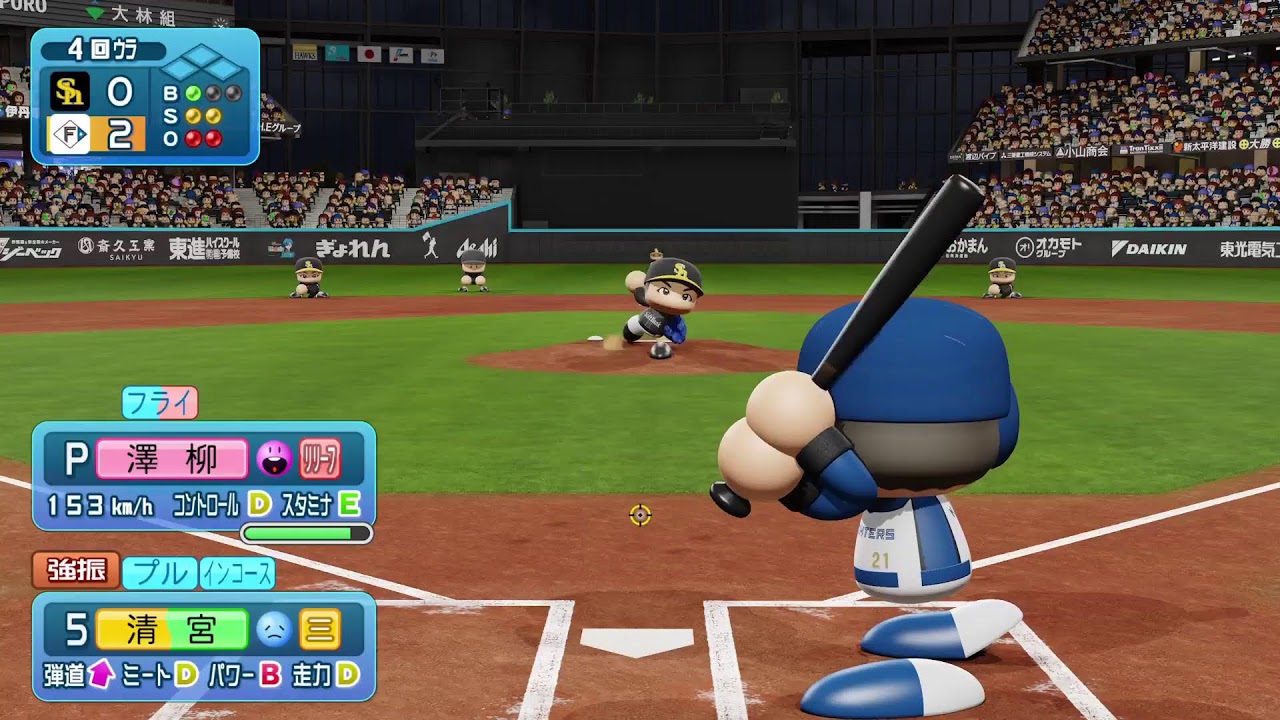The image size is (1280, 720).
Task: Select the batter name plate 清宮
Action: (171, 629)
